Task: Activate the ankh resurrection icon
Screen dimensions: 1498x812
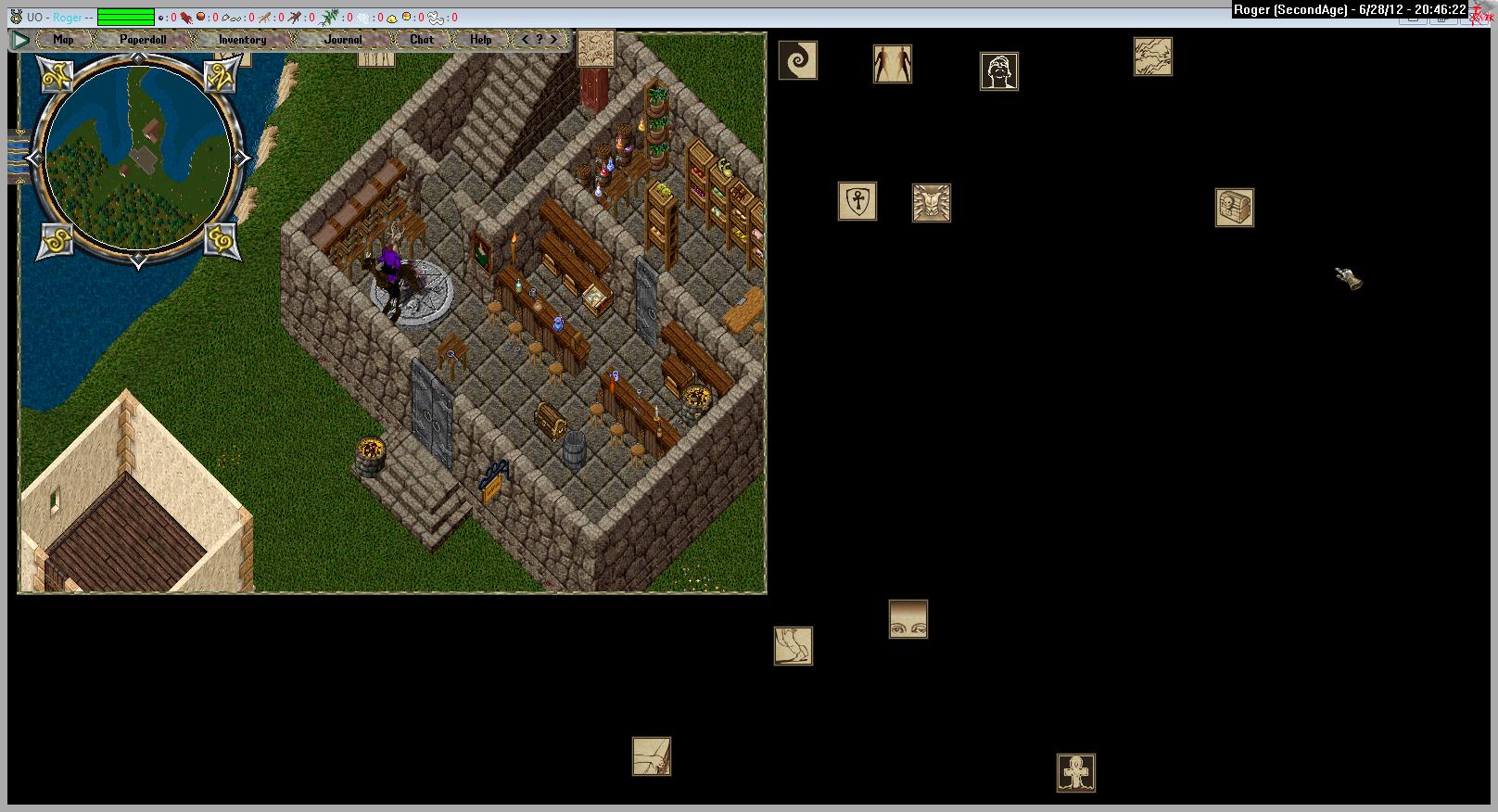Action: tap(1076, 773)
